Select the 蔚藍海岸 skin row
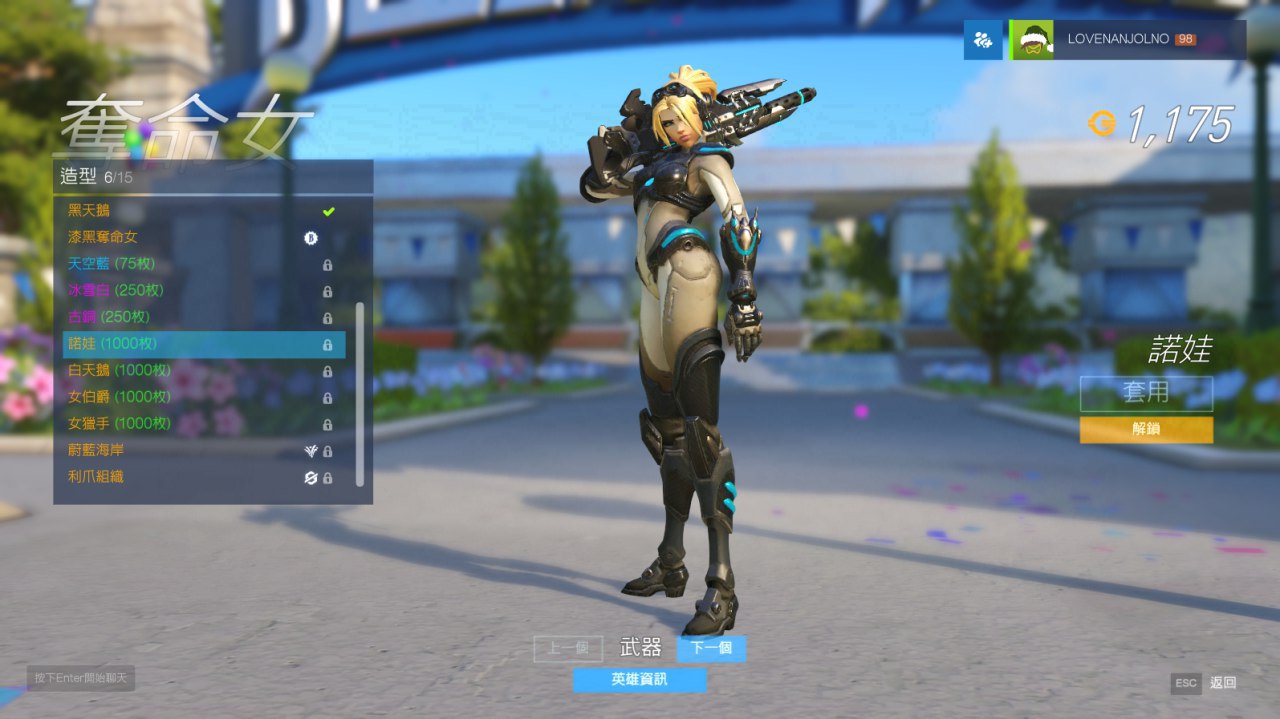This screenshot has height=719, width=1280. (200, 450)
